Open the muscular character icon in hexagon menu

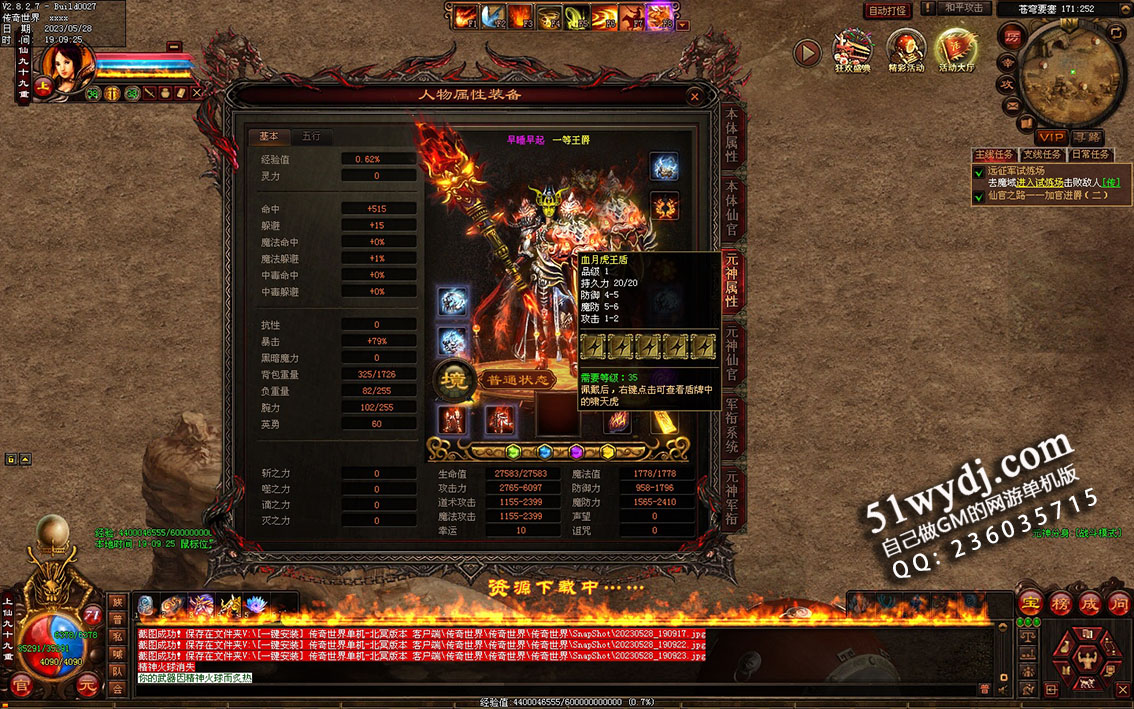[x=1085, y=663]
